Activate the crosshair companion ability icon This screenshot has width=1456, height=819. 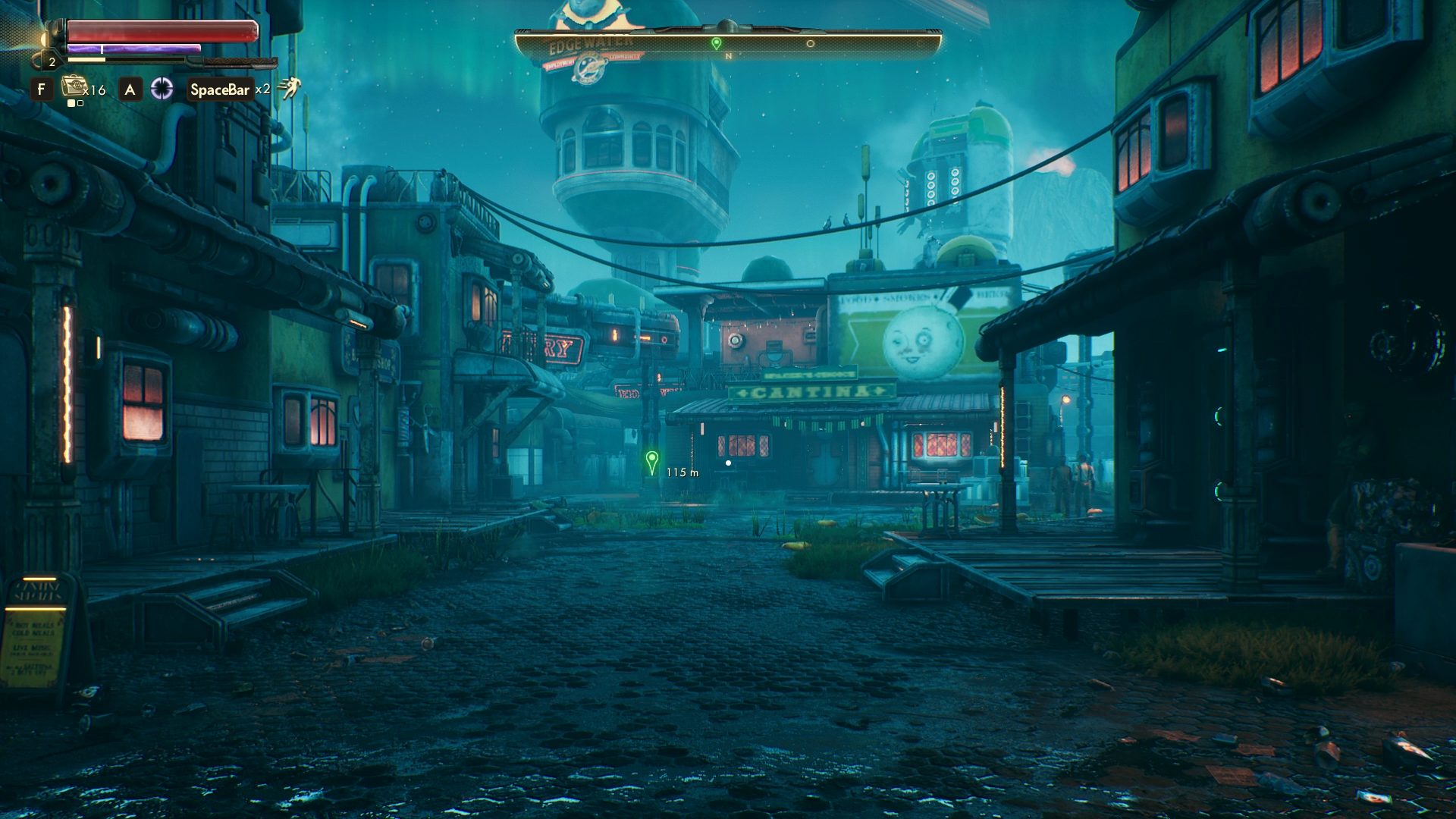(x=162, y=89)
